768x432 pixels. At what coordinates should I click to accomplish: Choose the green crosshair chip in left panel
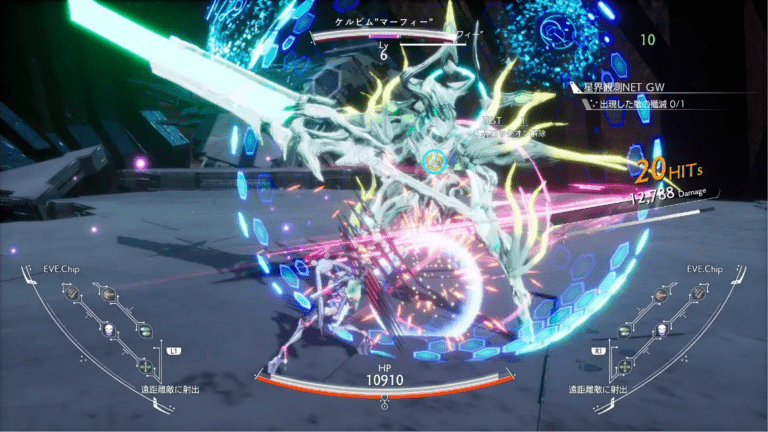(x=145, y=366)
